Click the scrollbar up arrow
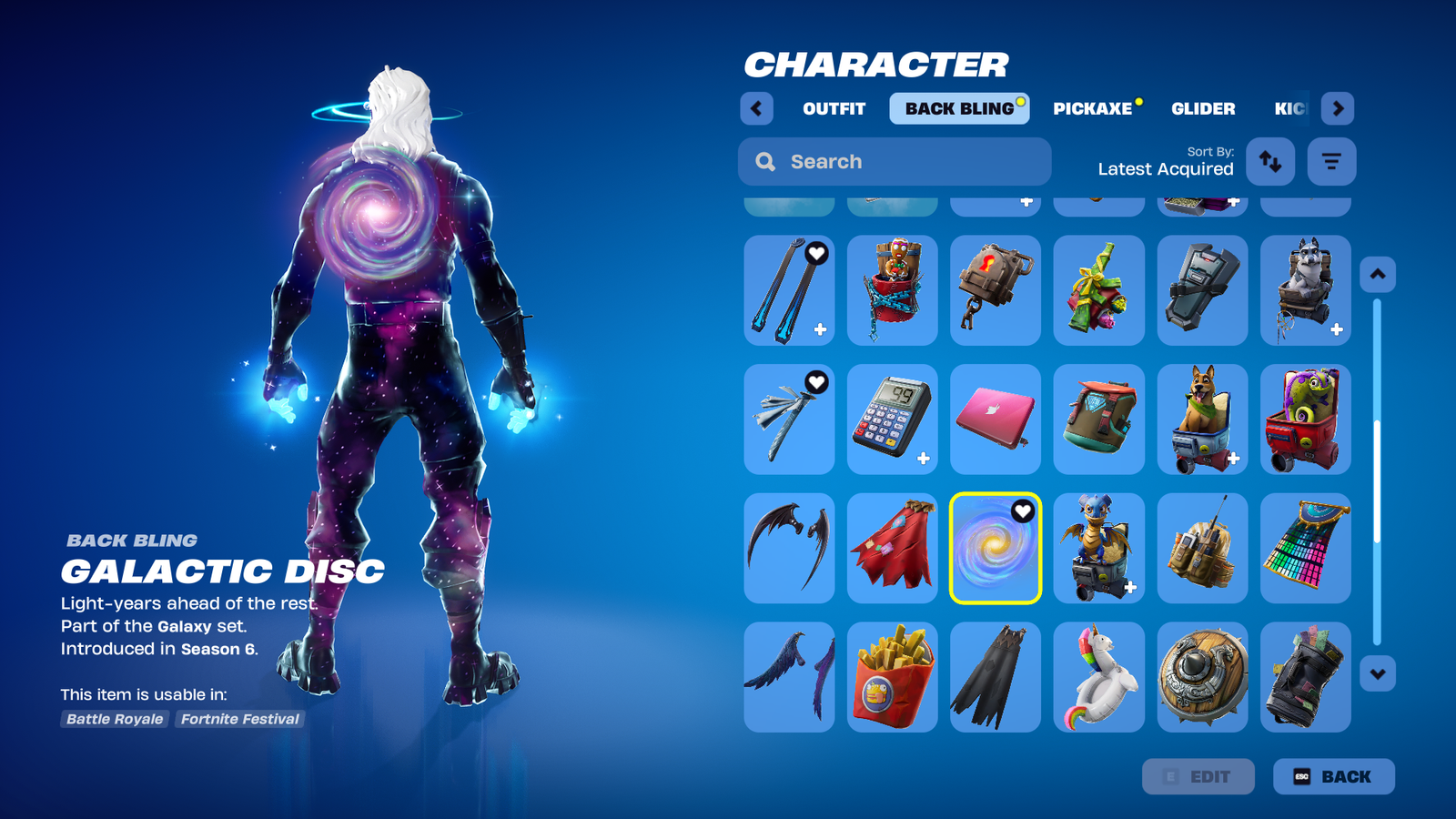This screenshot has height=819, width=1456. coord(1377,273)
